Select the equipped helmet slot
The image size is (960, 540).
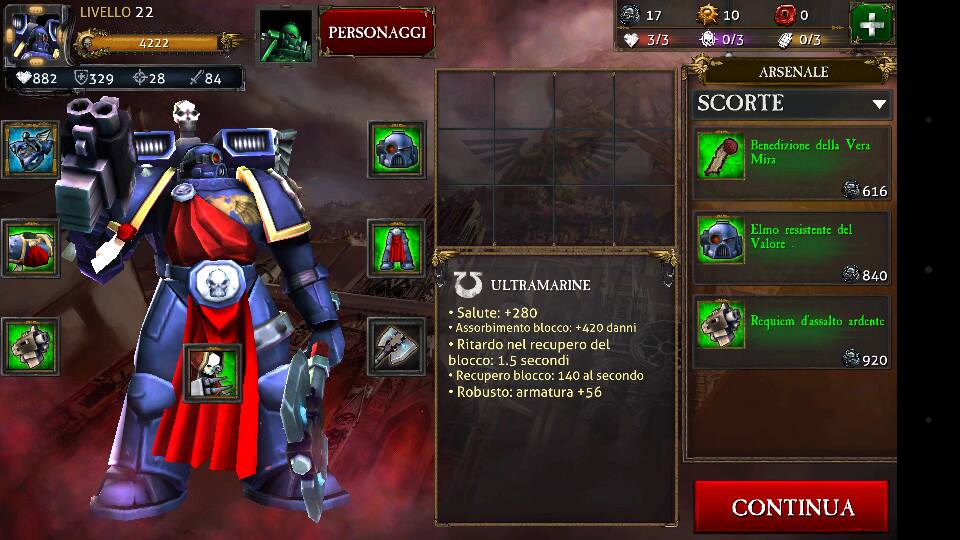click(x=397, y=150)
